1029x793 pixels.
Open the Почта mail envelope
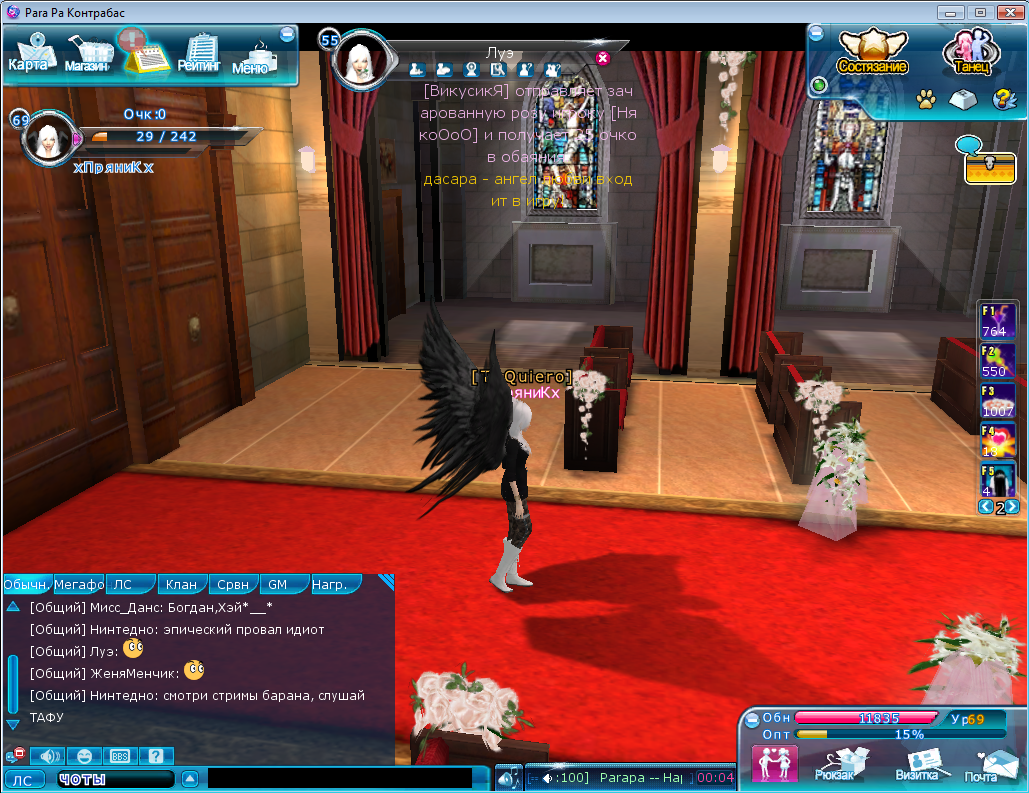(982, 766)
